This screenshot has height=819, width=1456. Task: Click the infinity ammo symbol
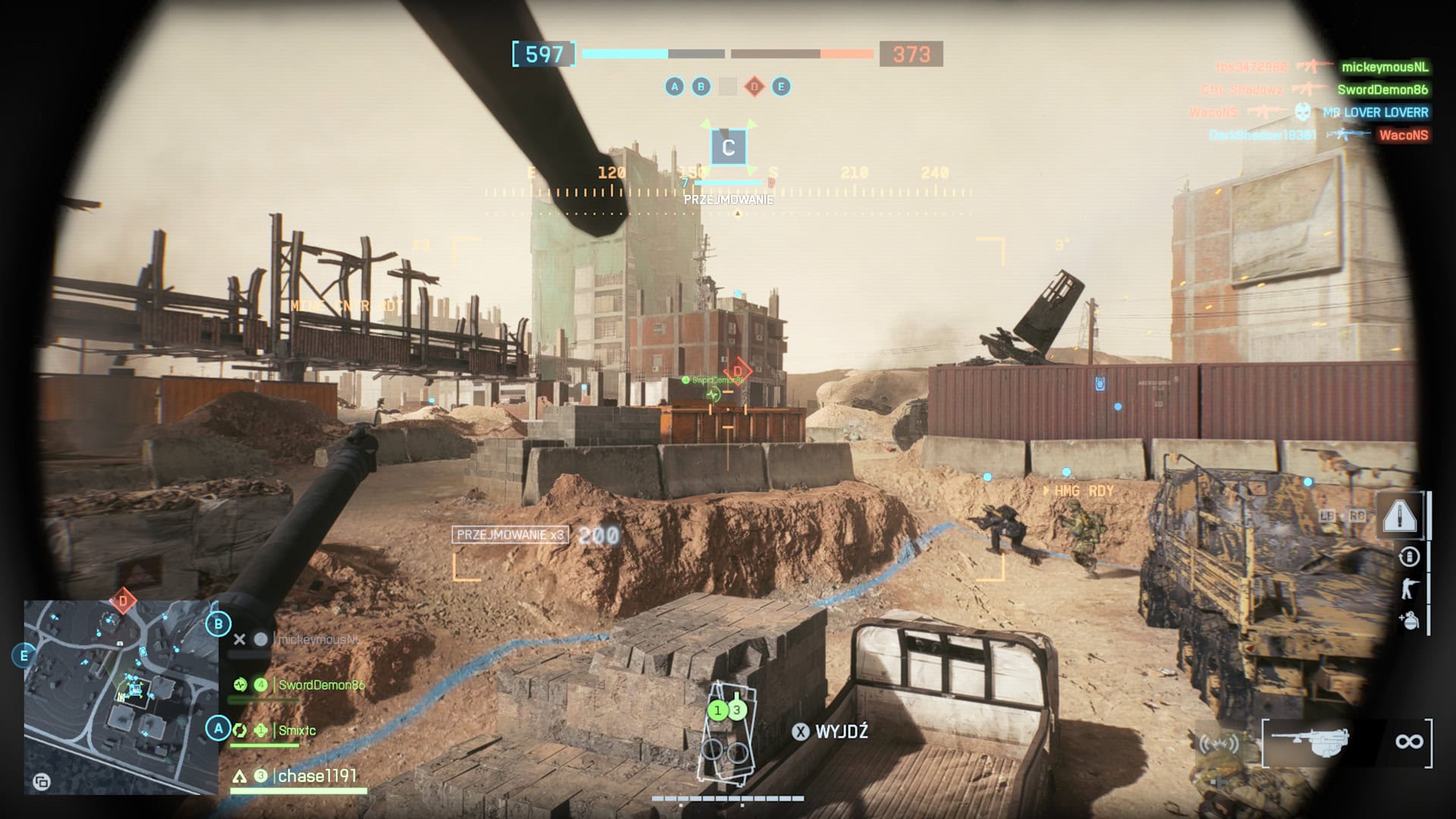pos(1409,741)
